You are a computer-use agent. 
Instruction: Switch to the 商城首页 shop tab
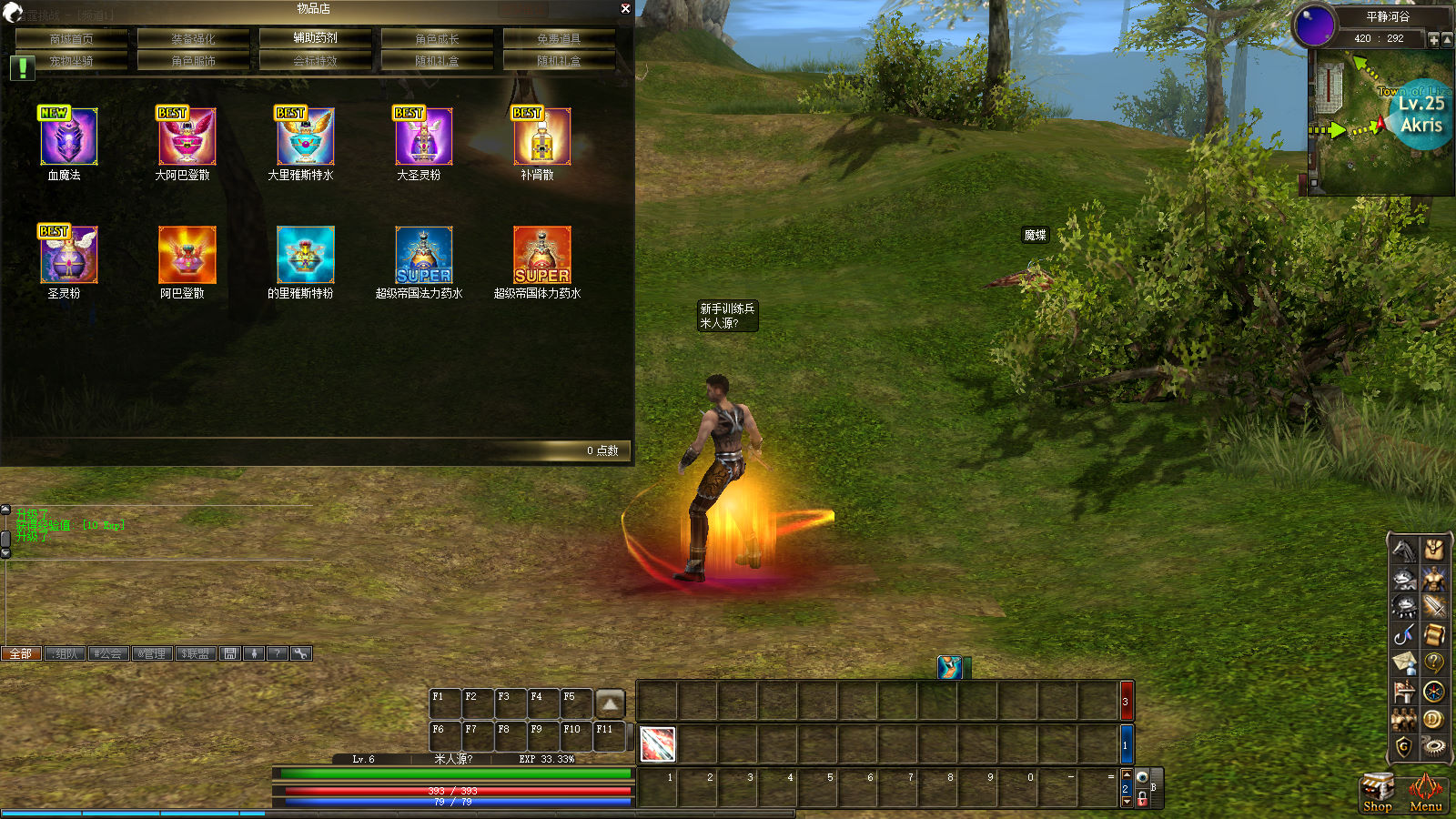[x=71, y=38]
